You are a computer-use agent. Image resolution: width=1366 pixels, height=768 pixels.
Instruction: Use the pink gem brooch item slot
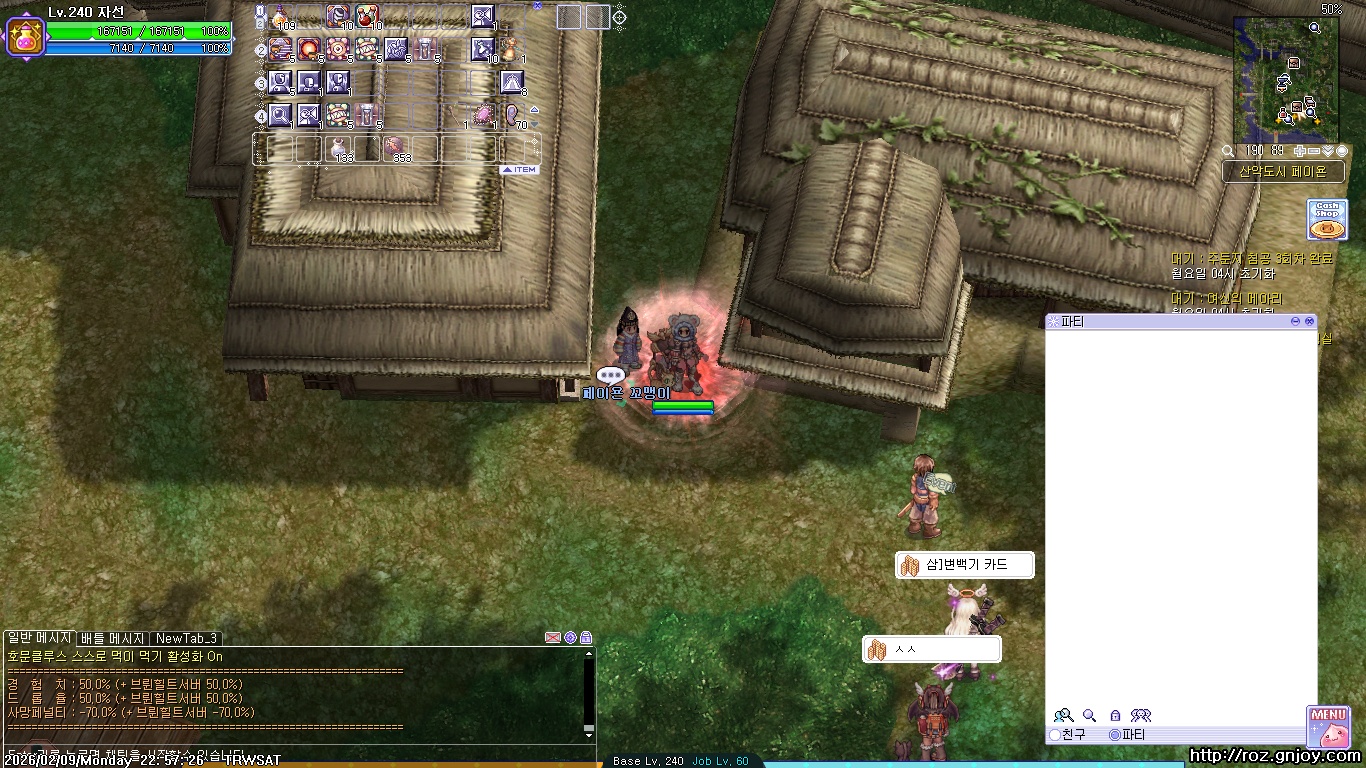pyautogui.click(x=484, y=115)
